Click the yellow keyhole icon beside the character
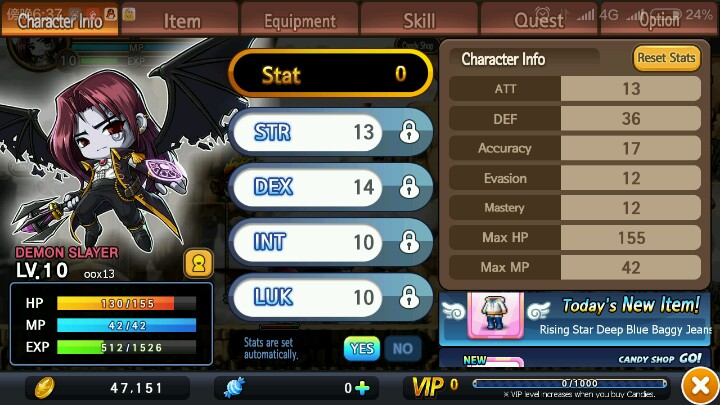 pos(198,264)
